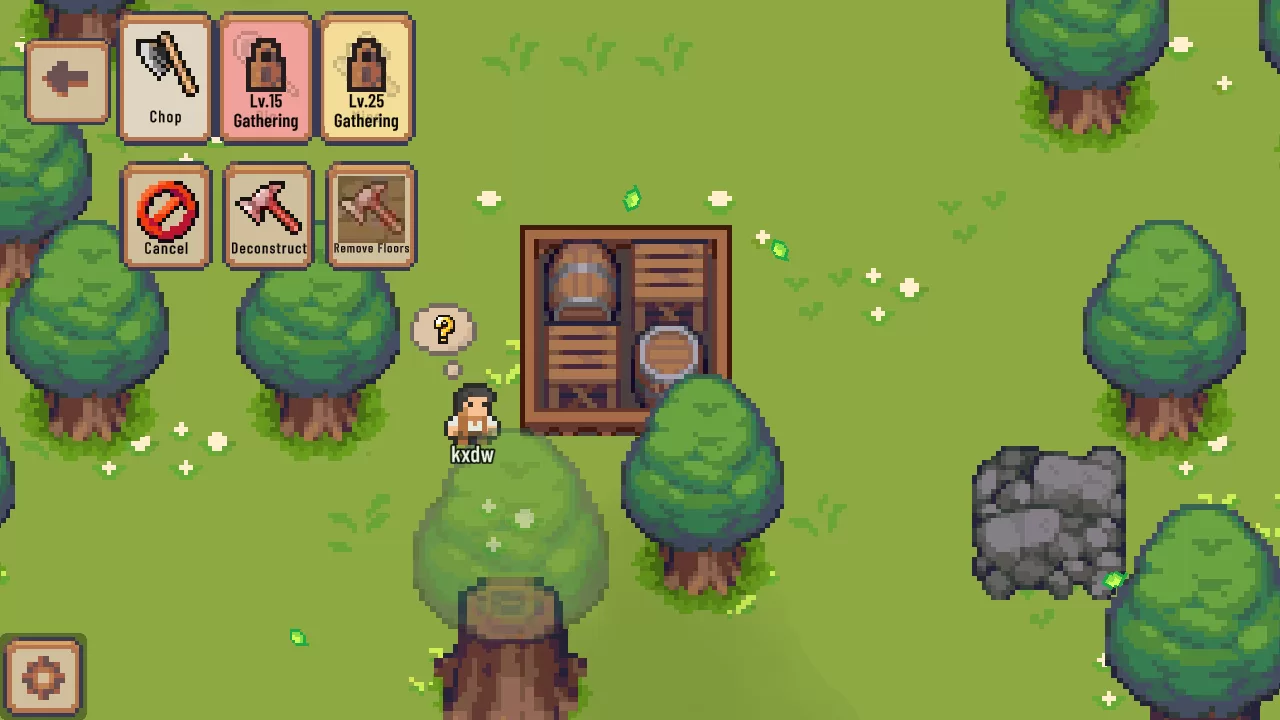Select the Remove Floors tool
Viewport: 1280px width, 720px height.
point(371,216)
